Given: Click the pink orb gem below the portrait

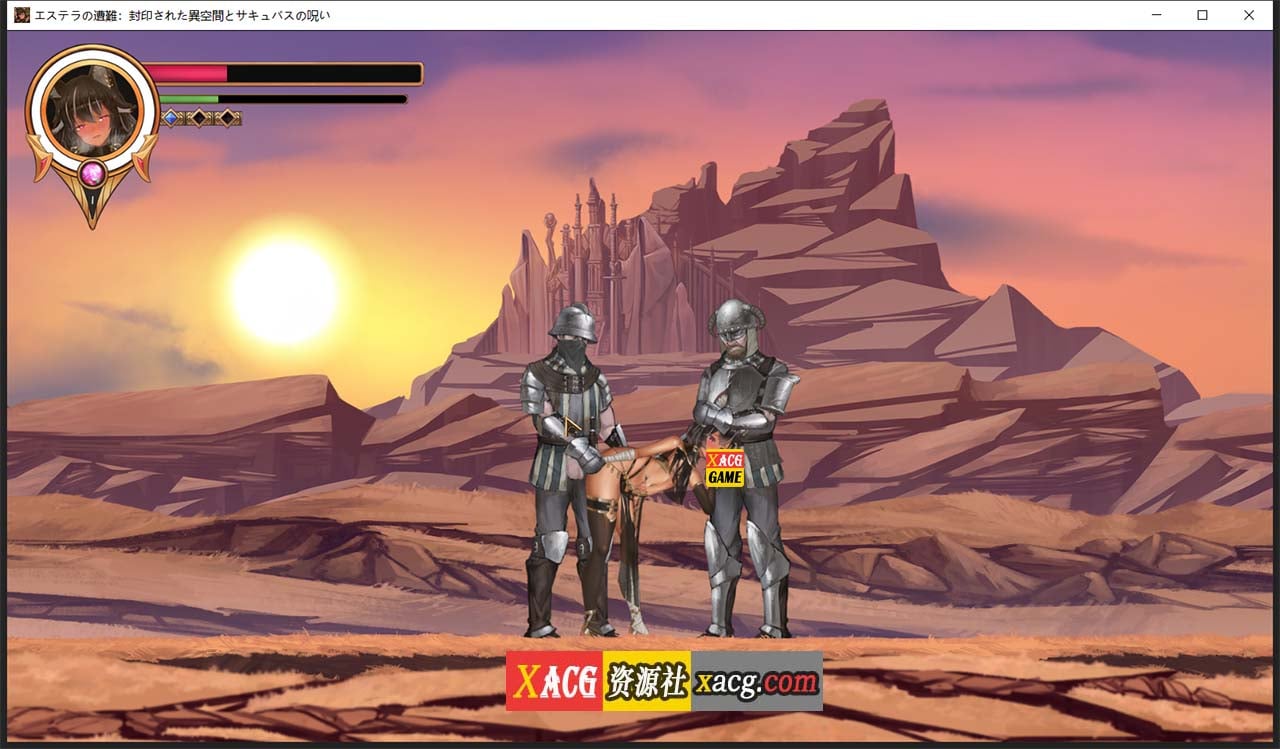Looking at the screenshot, I should pos(92,174).
